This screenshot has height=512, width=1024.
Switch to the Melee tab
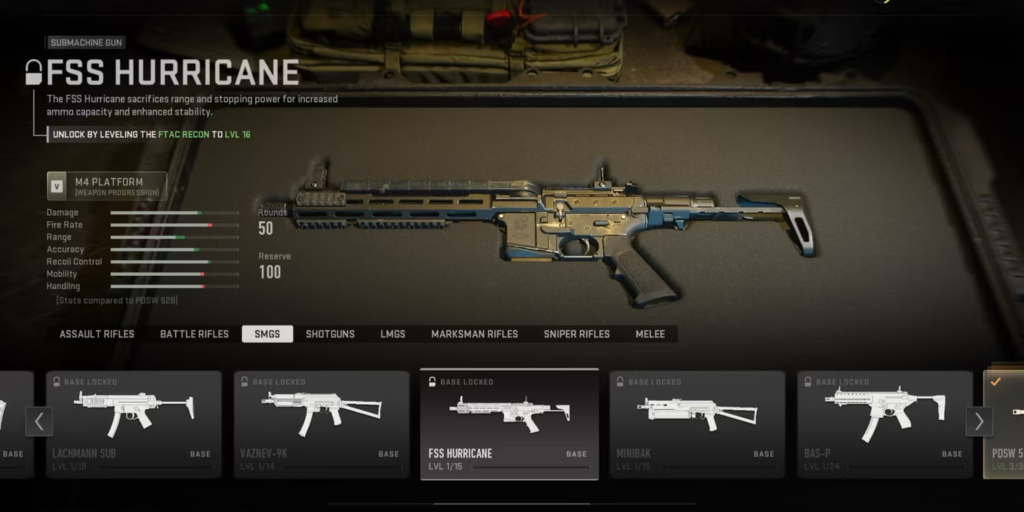pyautogui.click(x=650, y=334)
